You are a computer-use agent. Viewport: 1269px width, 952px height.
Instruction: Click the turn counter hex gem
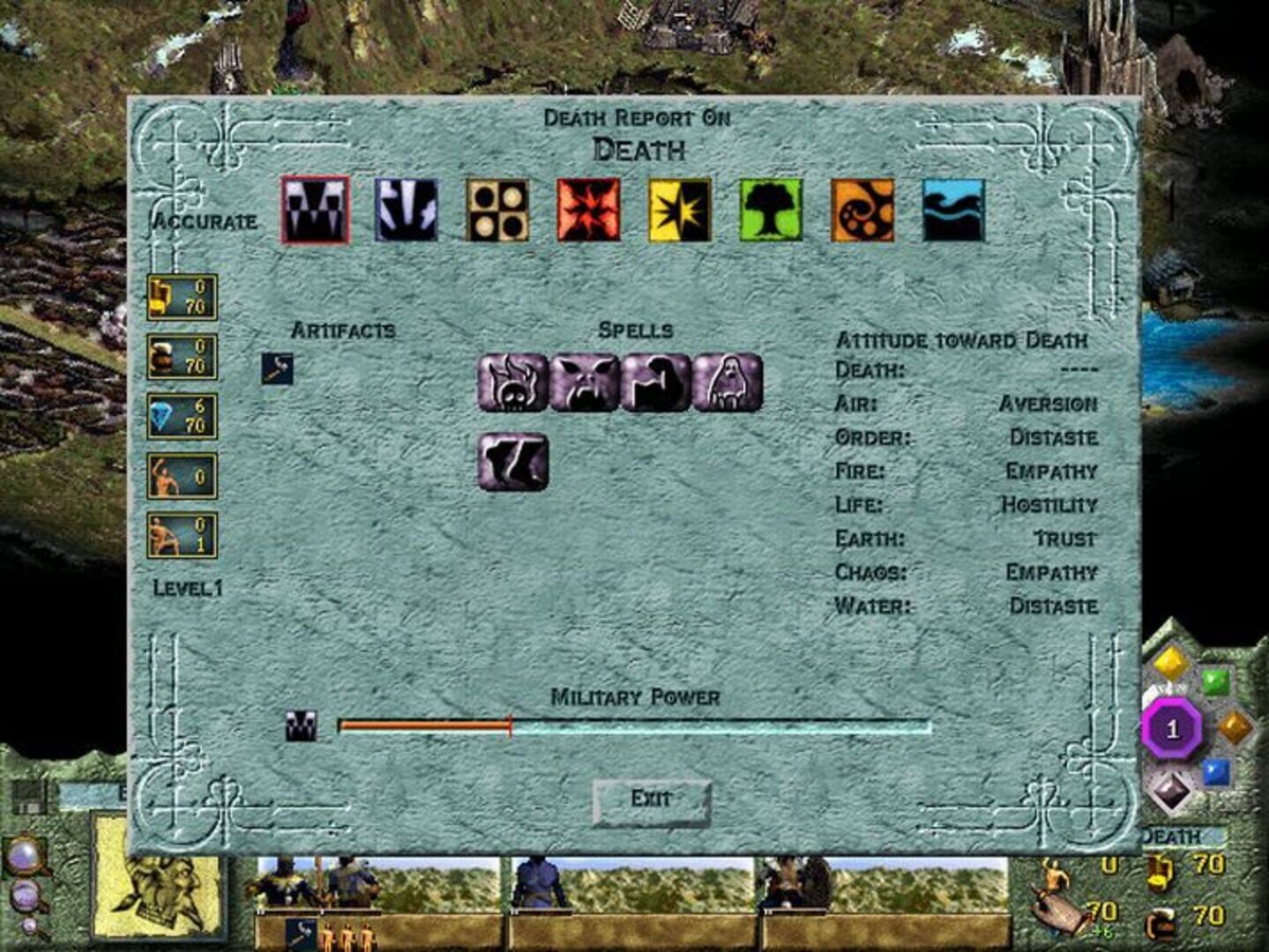1170,727
